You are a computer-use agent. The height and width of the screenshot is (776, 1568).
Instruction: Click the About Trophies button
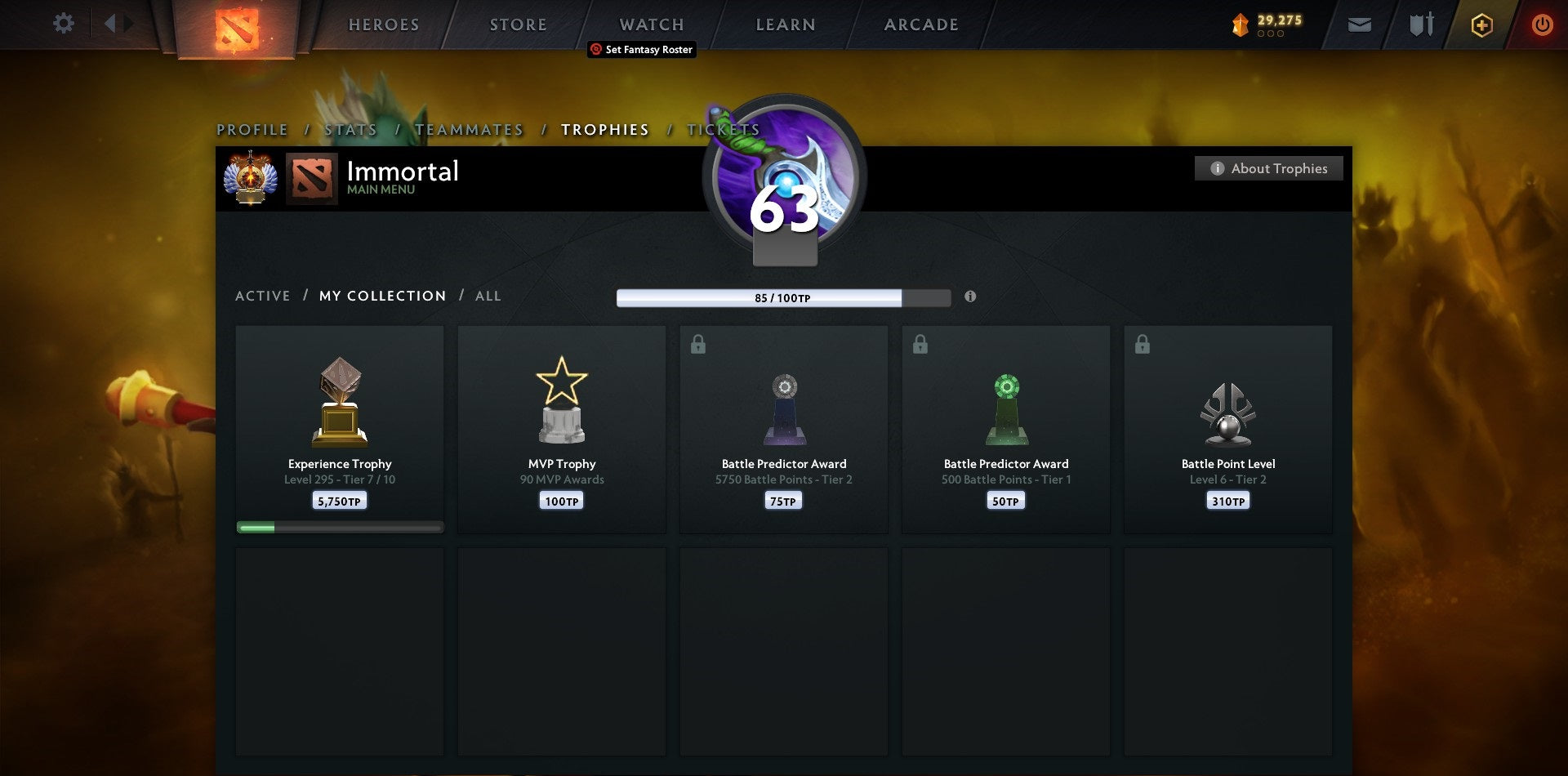point(1268,167)
